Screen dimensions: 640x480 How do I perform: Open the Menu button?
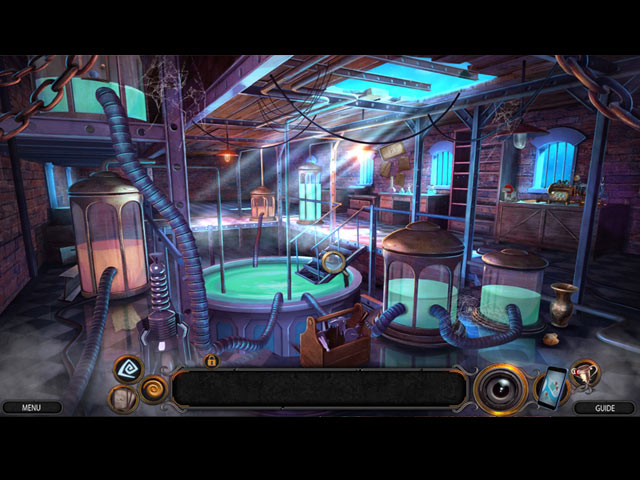point(31,408)
